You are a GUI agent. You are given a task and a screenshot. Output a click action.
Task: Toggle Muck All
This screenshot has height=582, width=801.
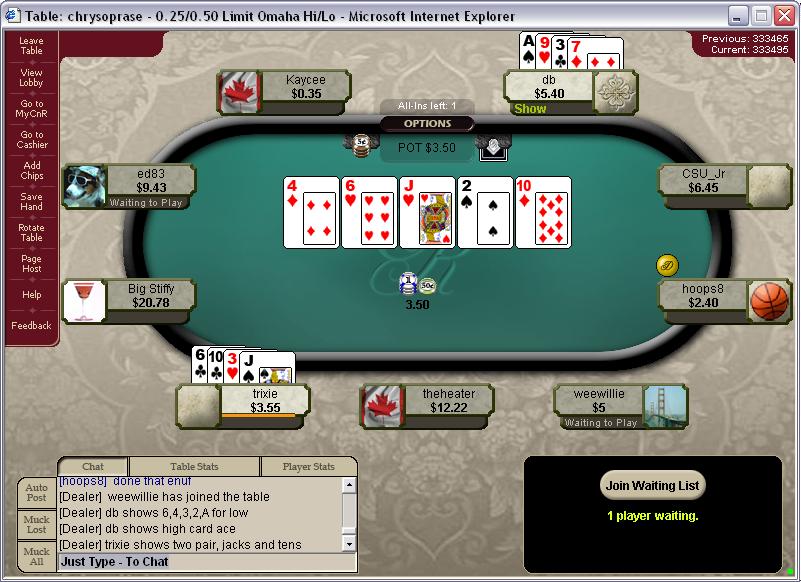[x=36, y=556]
